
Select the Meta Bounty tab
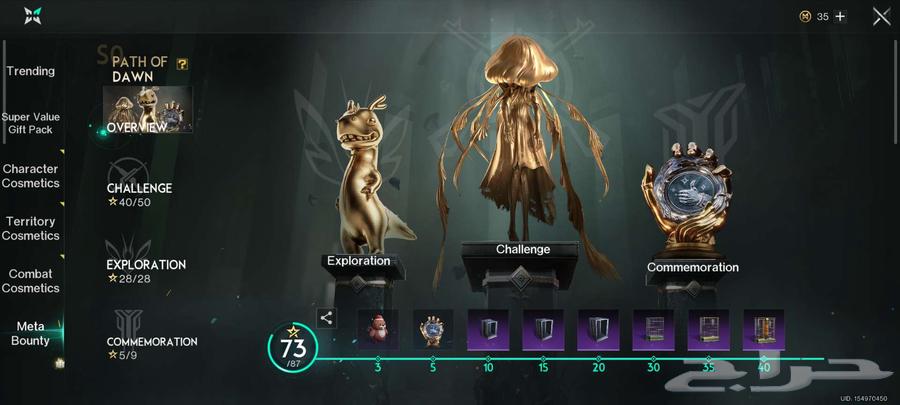click(31, 334)
